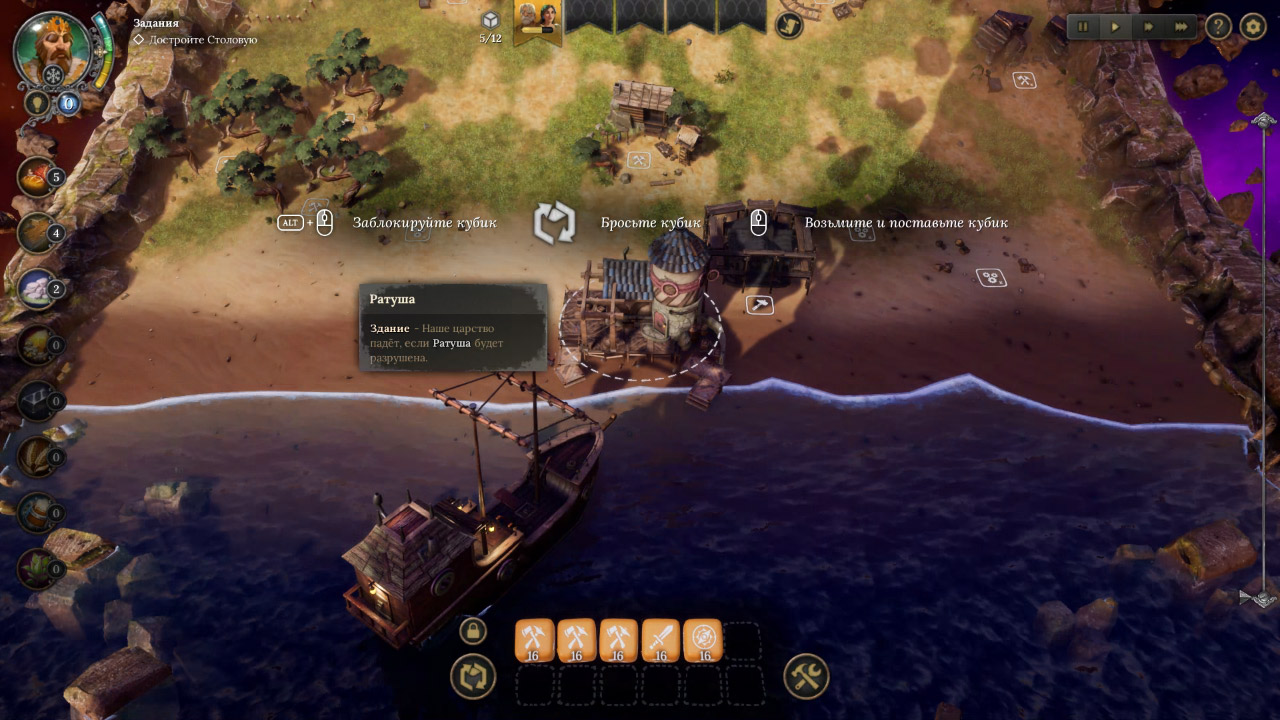
Task: Open the help question mark menu
Action: click(1218, 27)
